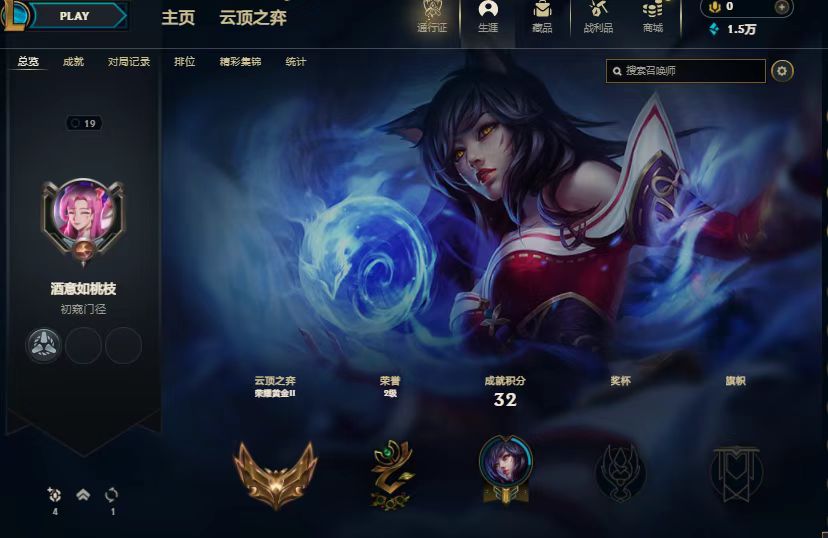Click the plus button beside the gold currency

782,7
